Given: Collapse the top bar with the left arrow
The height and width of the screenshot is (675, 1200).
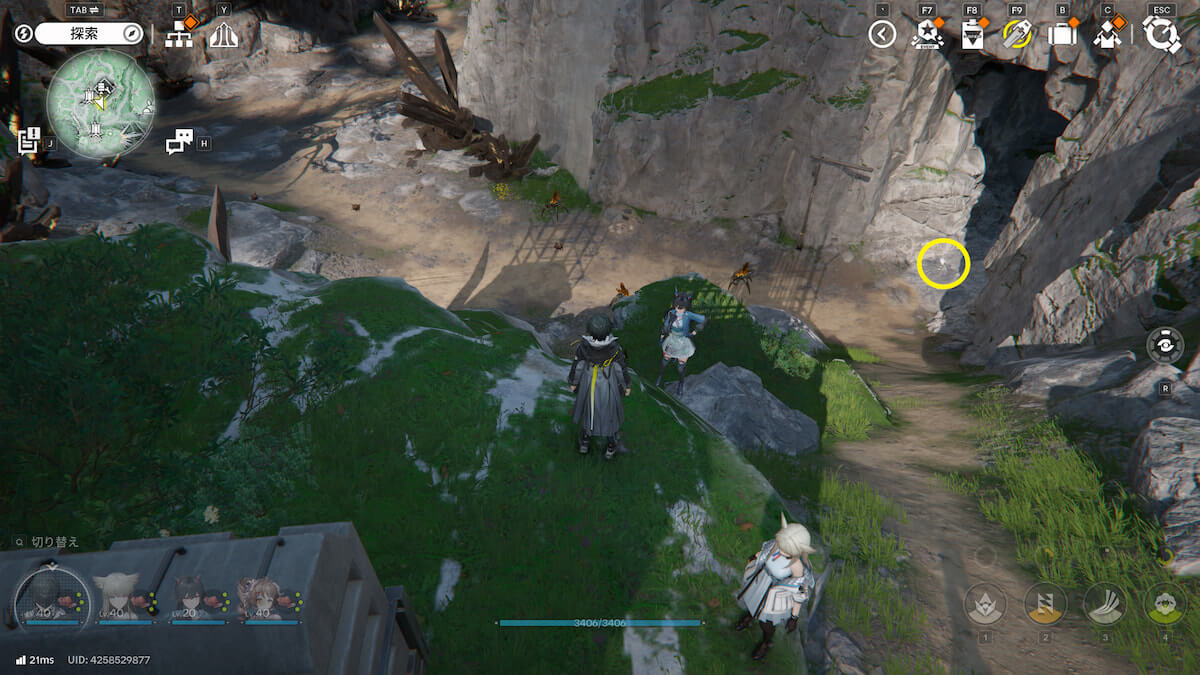Looking at the screenshot, I should click(x=882, y=35).
